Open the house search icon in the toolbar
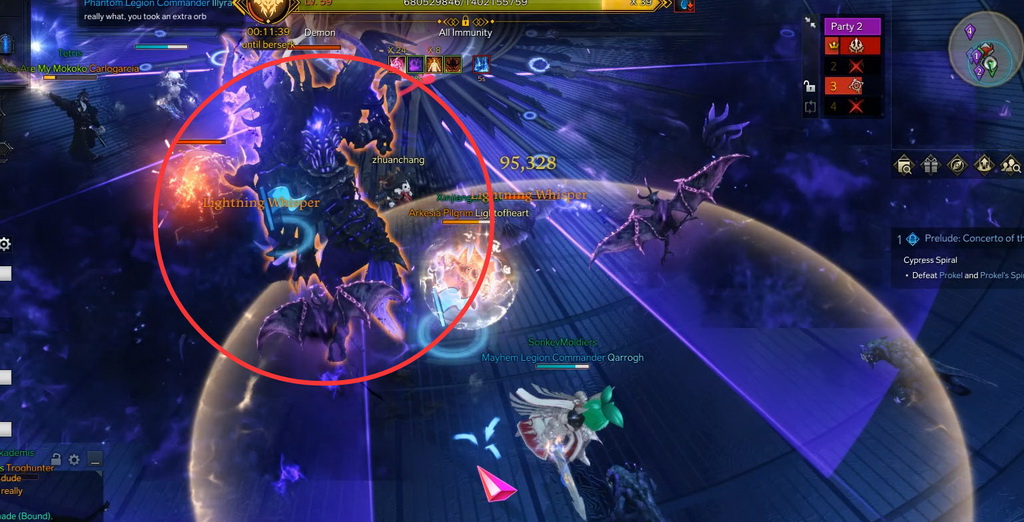This screenshot has width=1024, height=522. (x=904, y=165)
